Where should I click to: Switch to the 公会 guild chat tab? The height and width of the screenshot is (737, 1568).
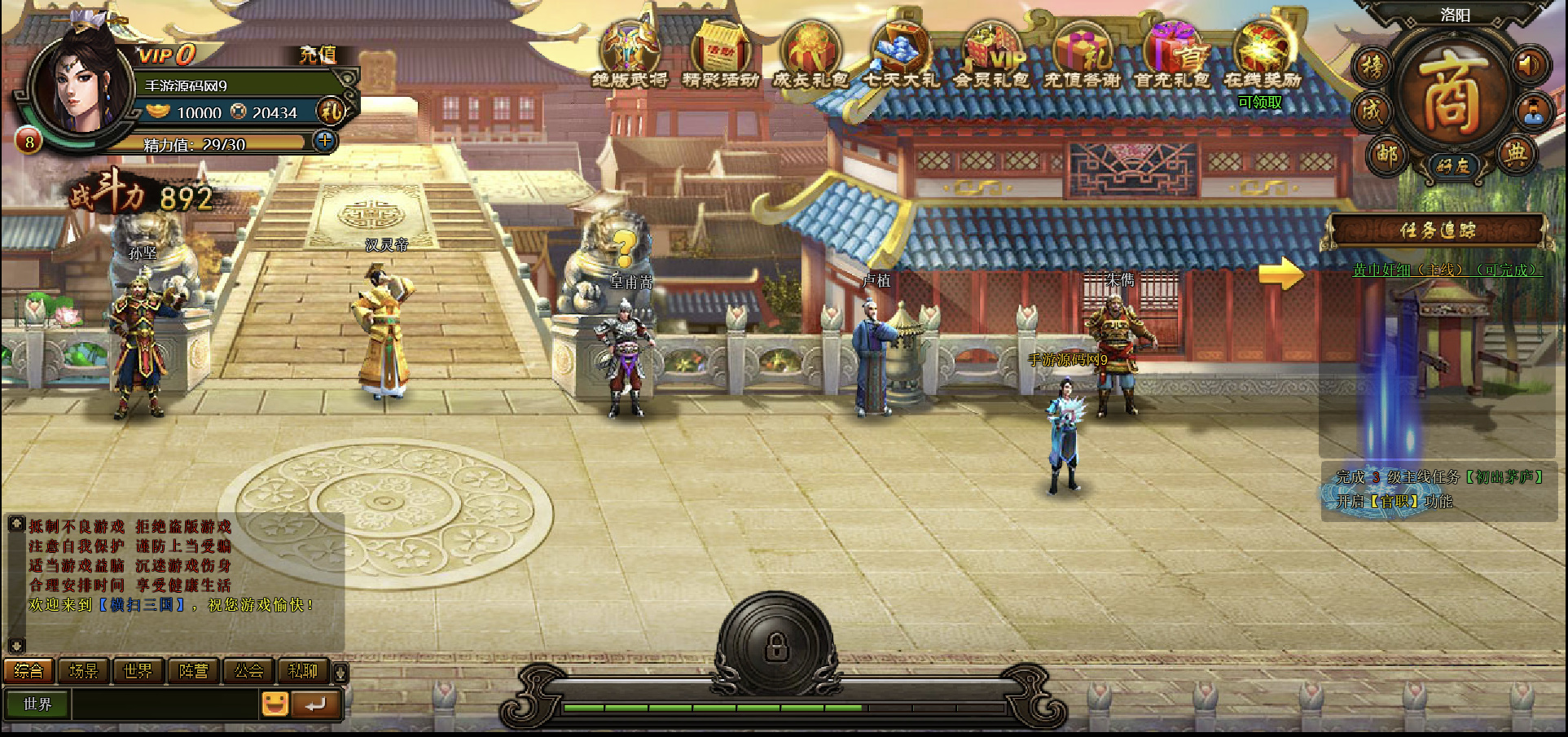point(248,671)
